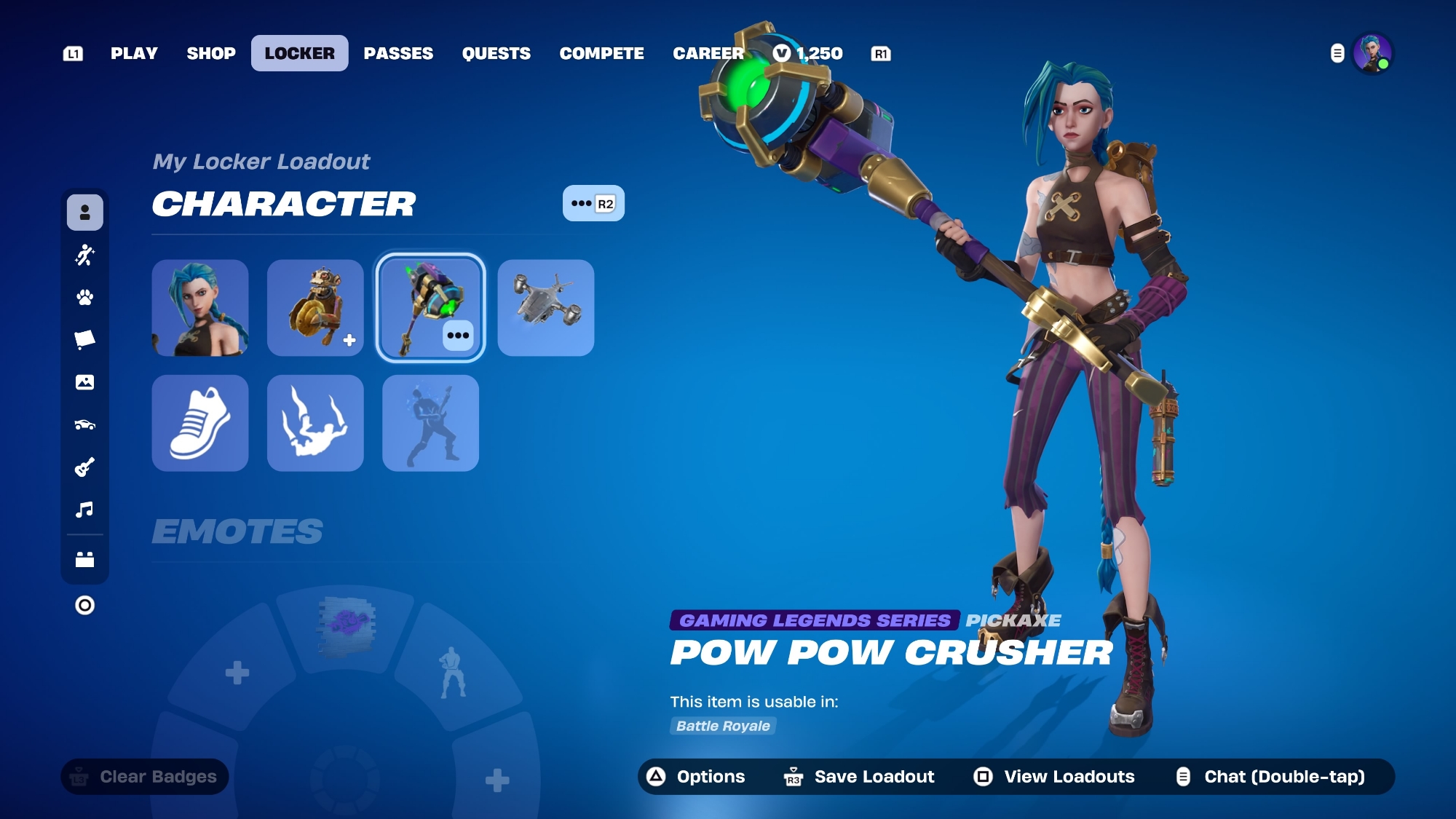This screenshot has height=819, width=1456.
Task: Switch to the COMPETE tab
Action: (601, 53)
